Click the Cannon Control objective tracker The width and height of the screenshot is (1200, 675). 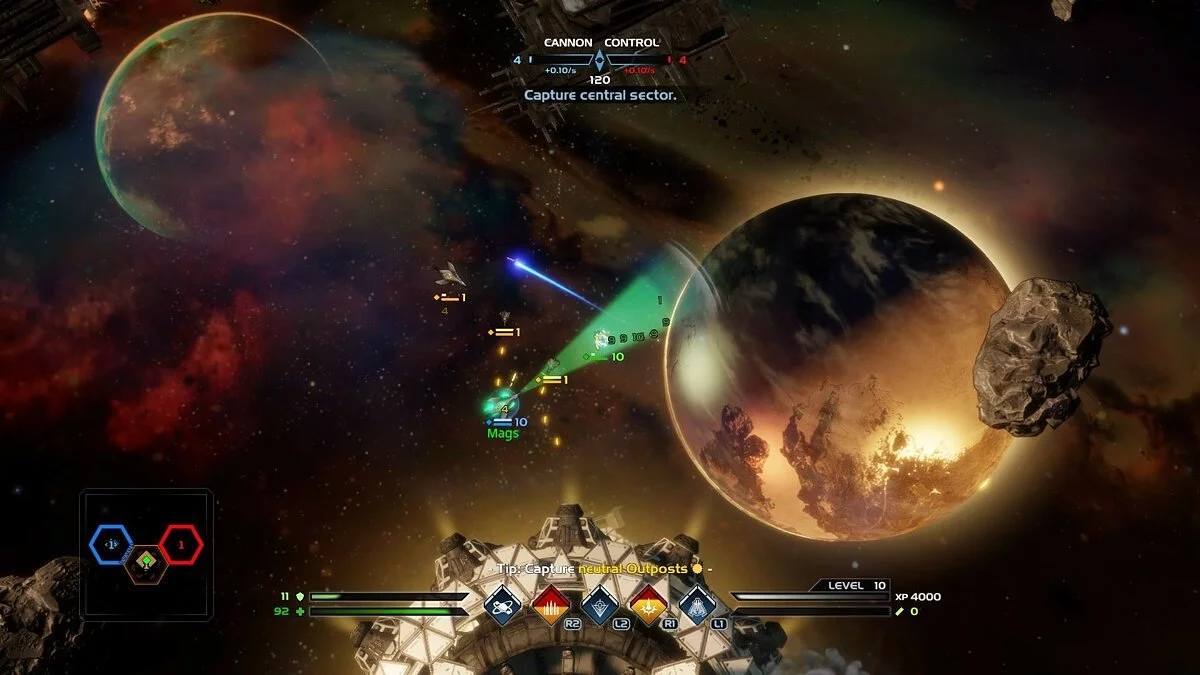pyautogui.click(x=600, y=61)
